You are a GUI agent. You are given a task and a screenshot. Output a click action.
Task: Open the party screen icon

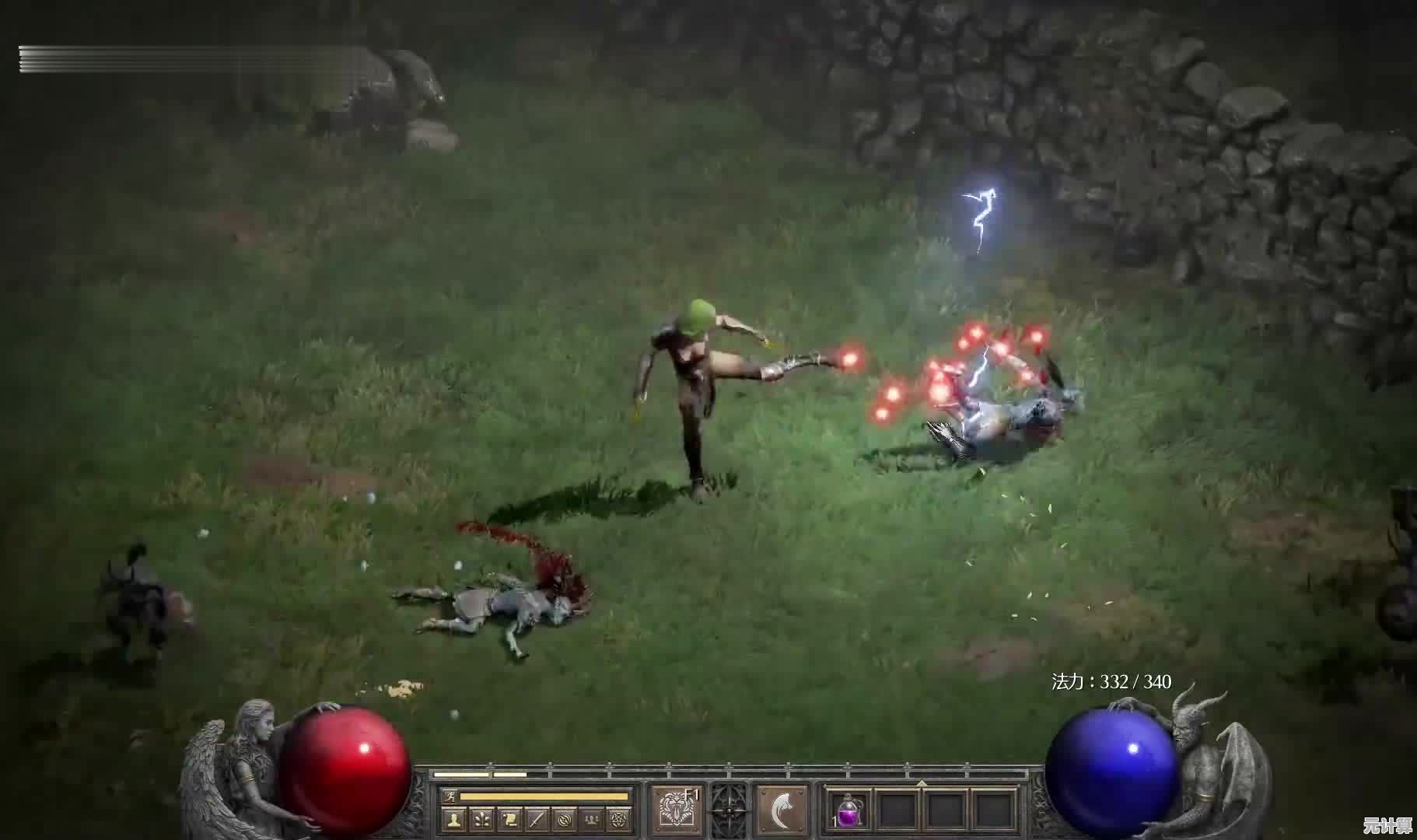(593, 818)
